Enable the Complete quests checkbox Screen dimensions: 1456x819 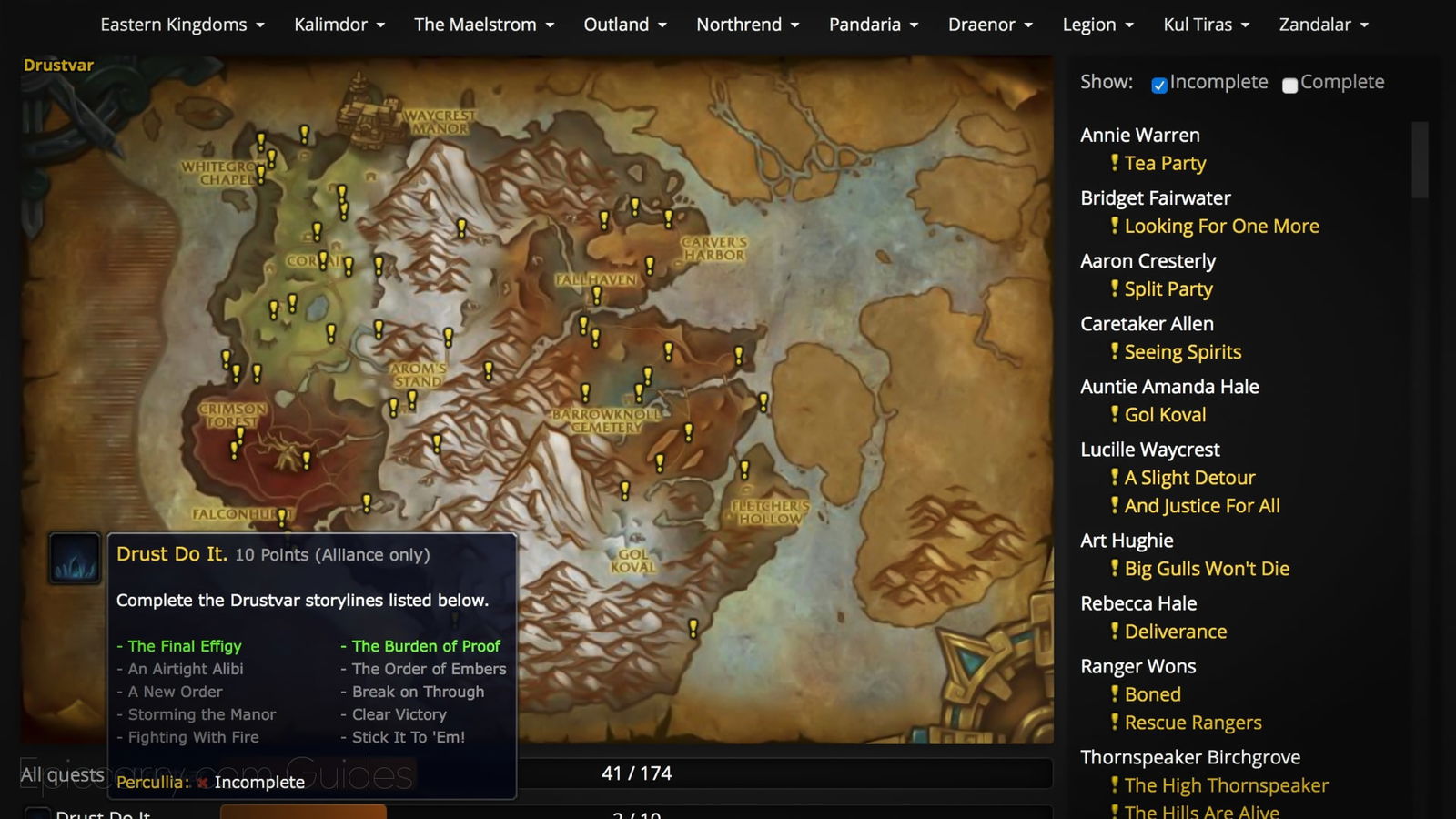1289,85
